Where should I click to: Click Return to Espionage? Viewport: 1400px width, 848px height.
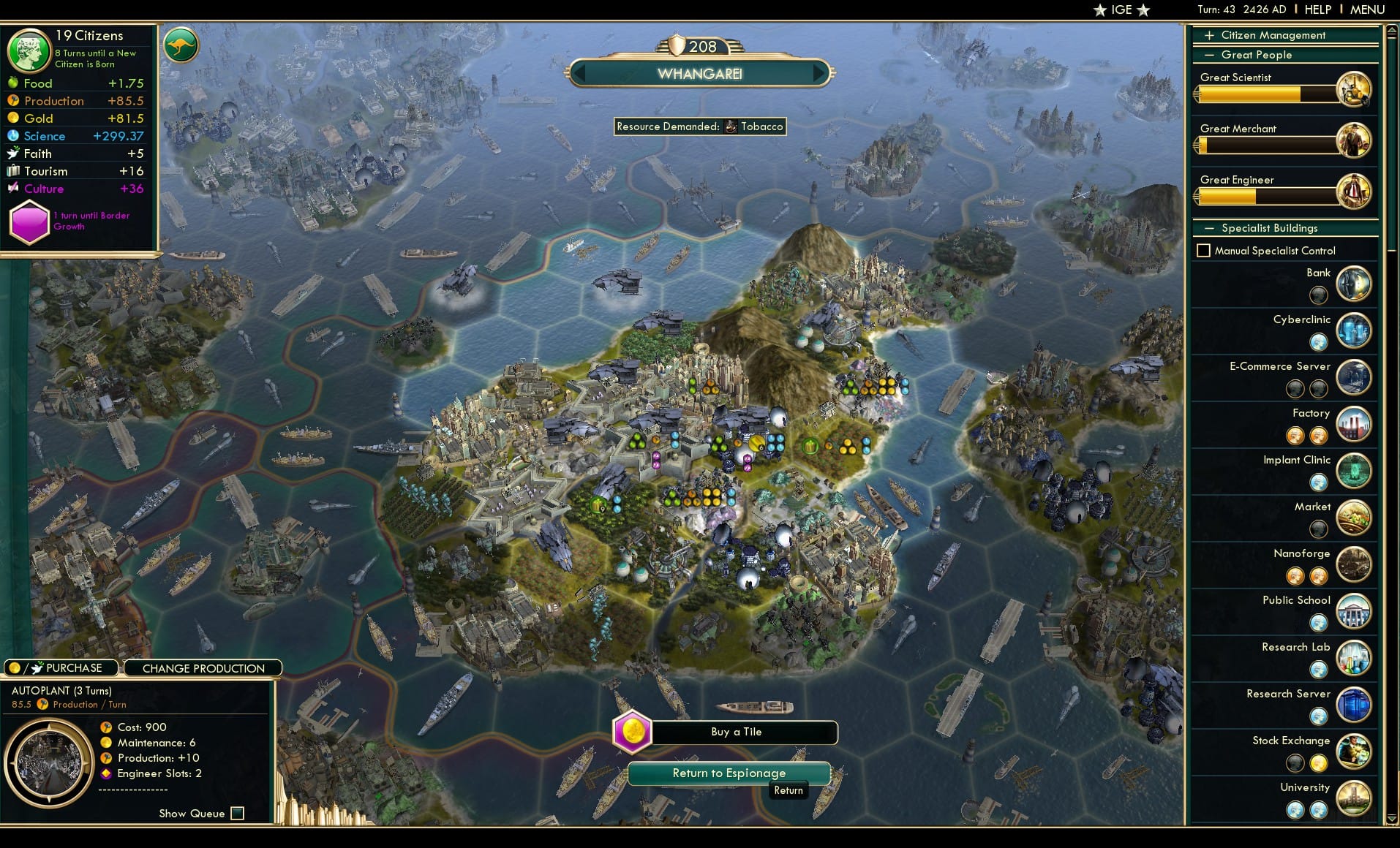tap(729, 773)
